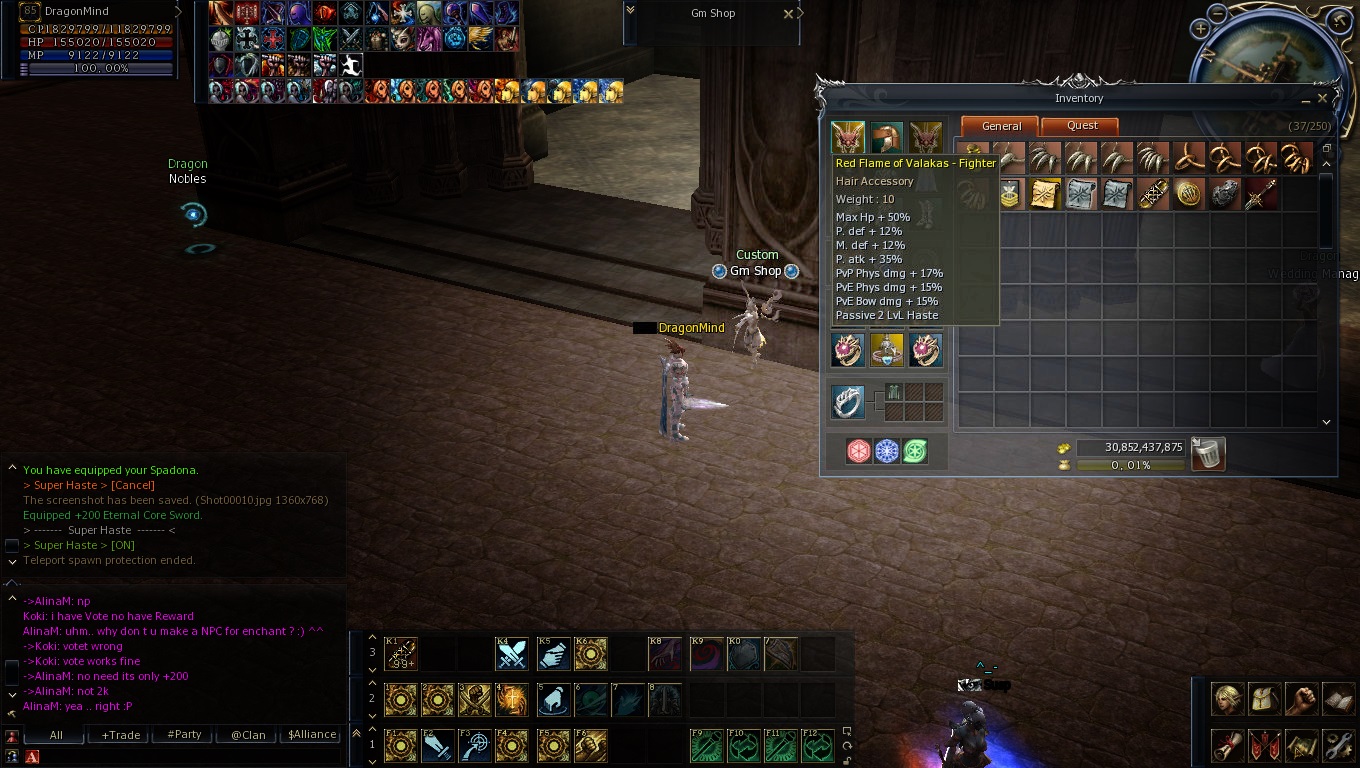Select the red dagger item in inventory
The height and width of the screenshot is (768, 1360).
[x=1260, y=194]
